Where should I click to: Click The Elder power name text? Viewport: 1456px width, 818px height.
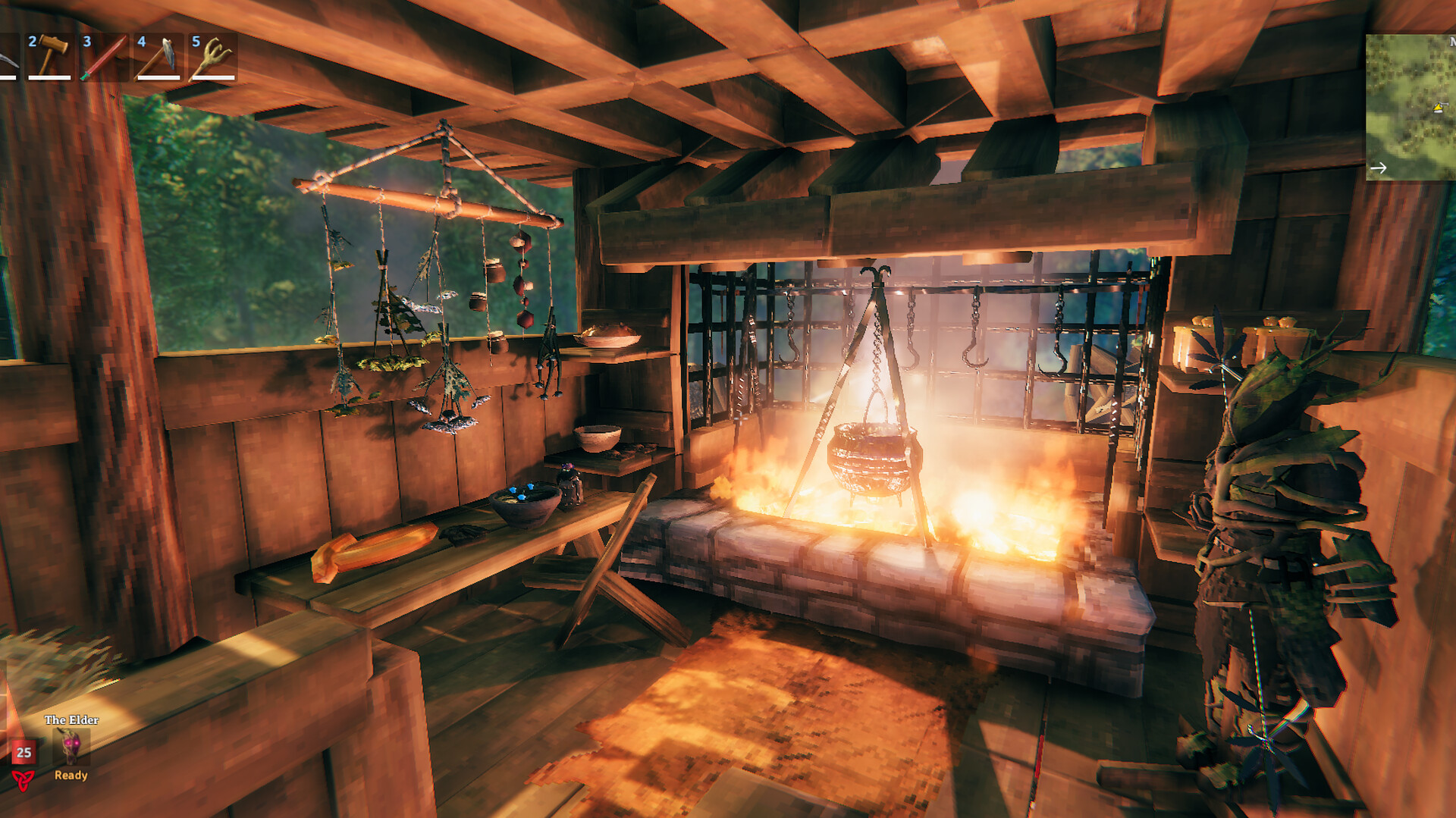click(71, 719)
